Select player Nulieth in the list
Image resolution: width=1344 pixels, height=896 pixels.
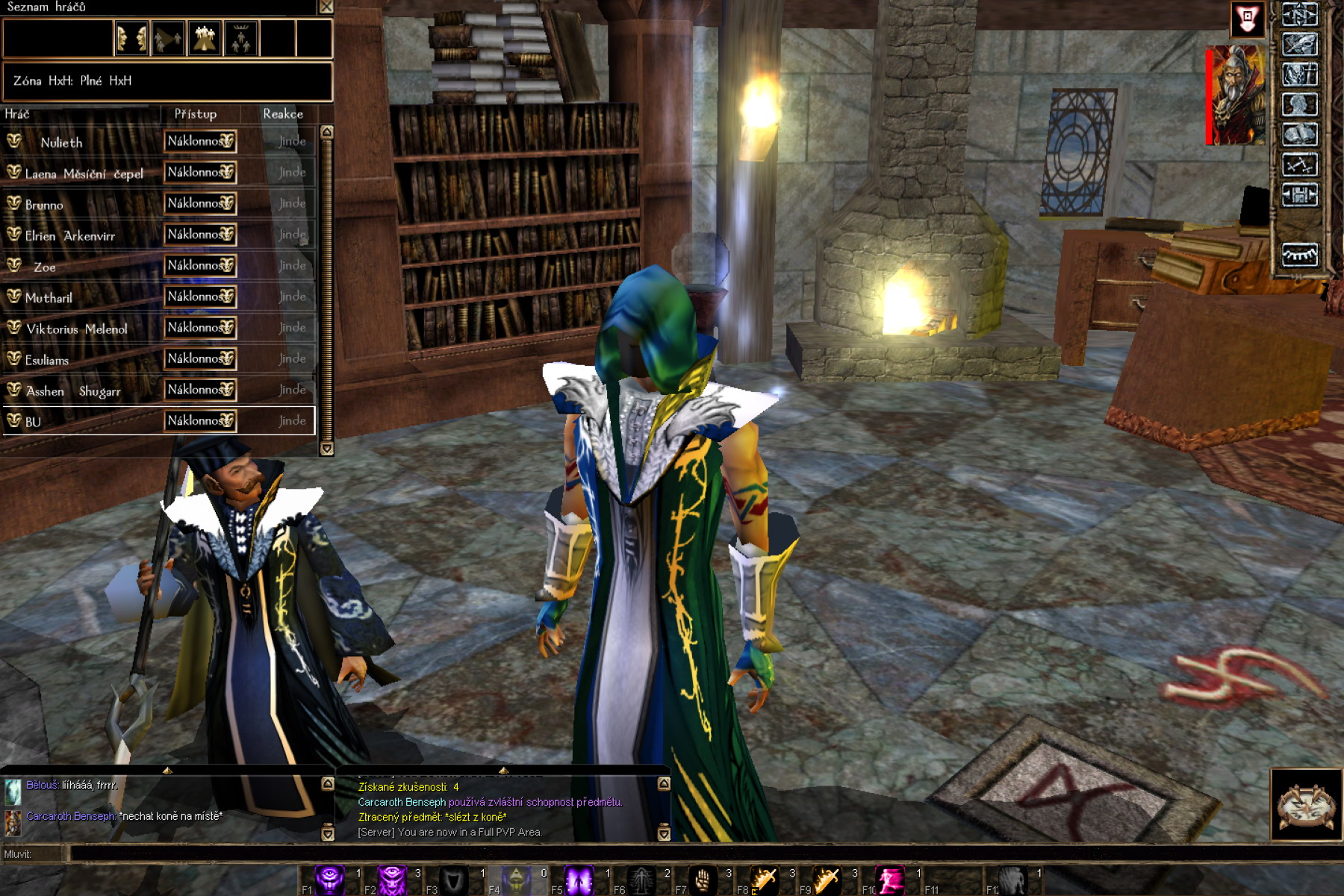61,142
